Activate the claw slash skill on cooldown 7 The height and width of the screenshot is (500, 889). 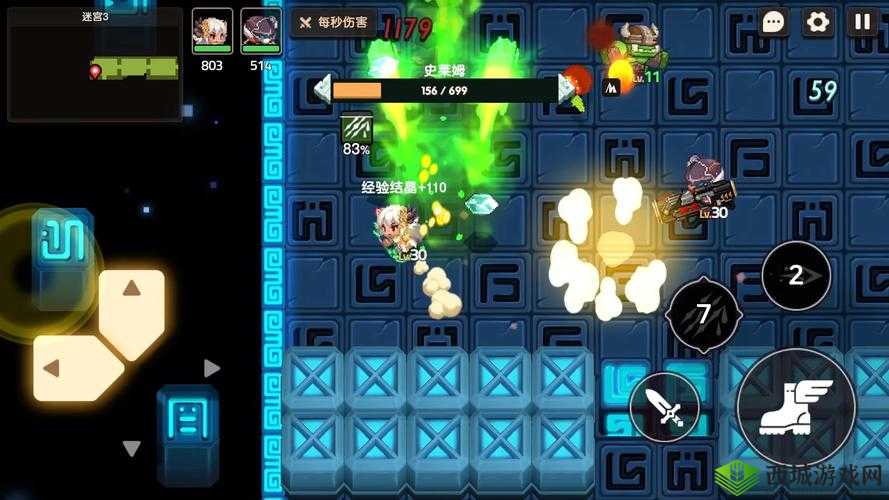coord(704,315)
